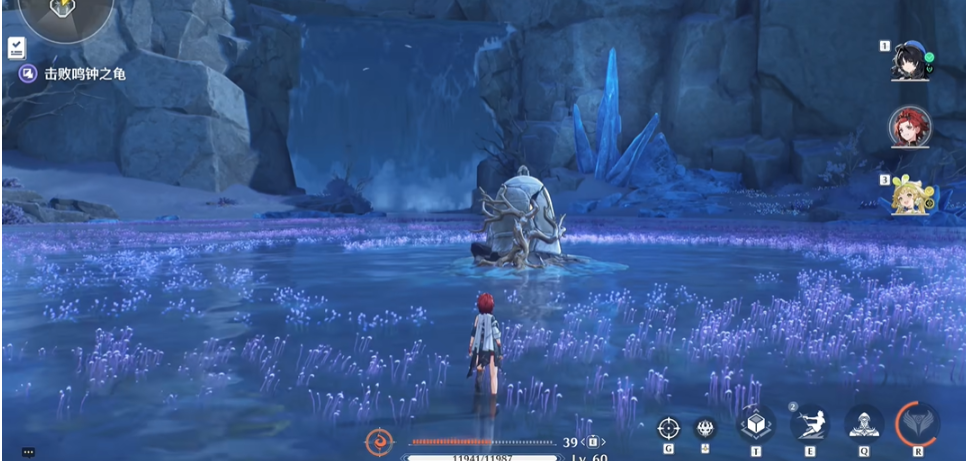
Task: Open the circular minimap
Action: pos(66,14)
